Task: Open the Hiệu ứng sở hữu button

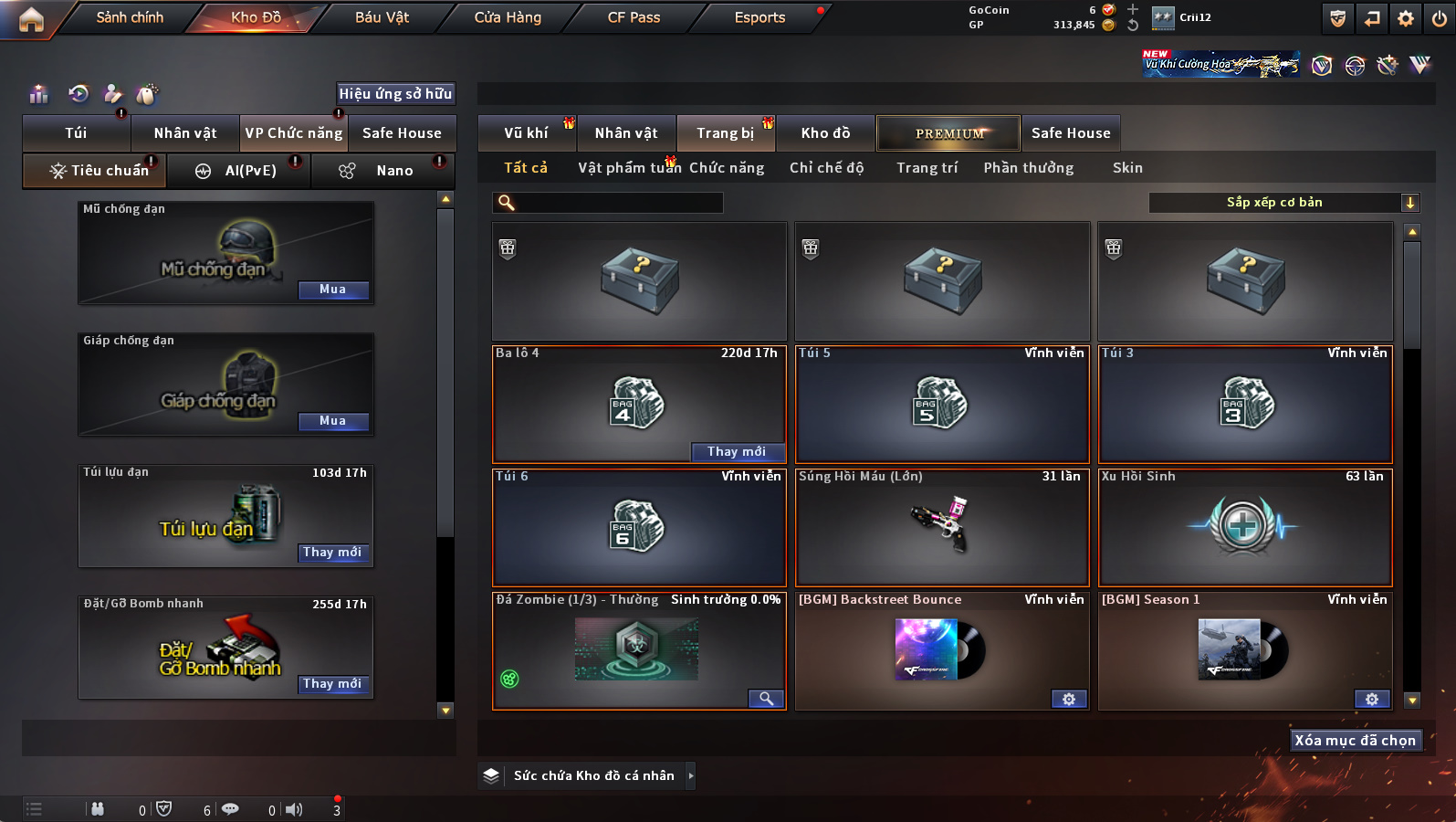Action: tap(395, 94)
